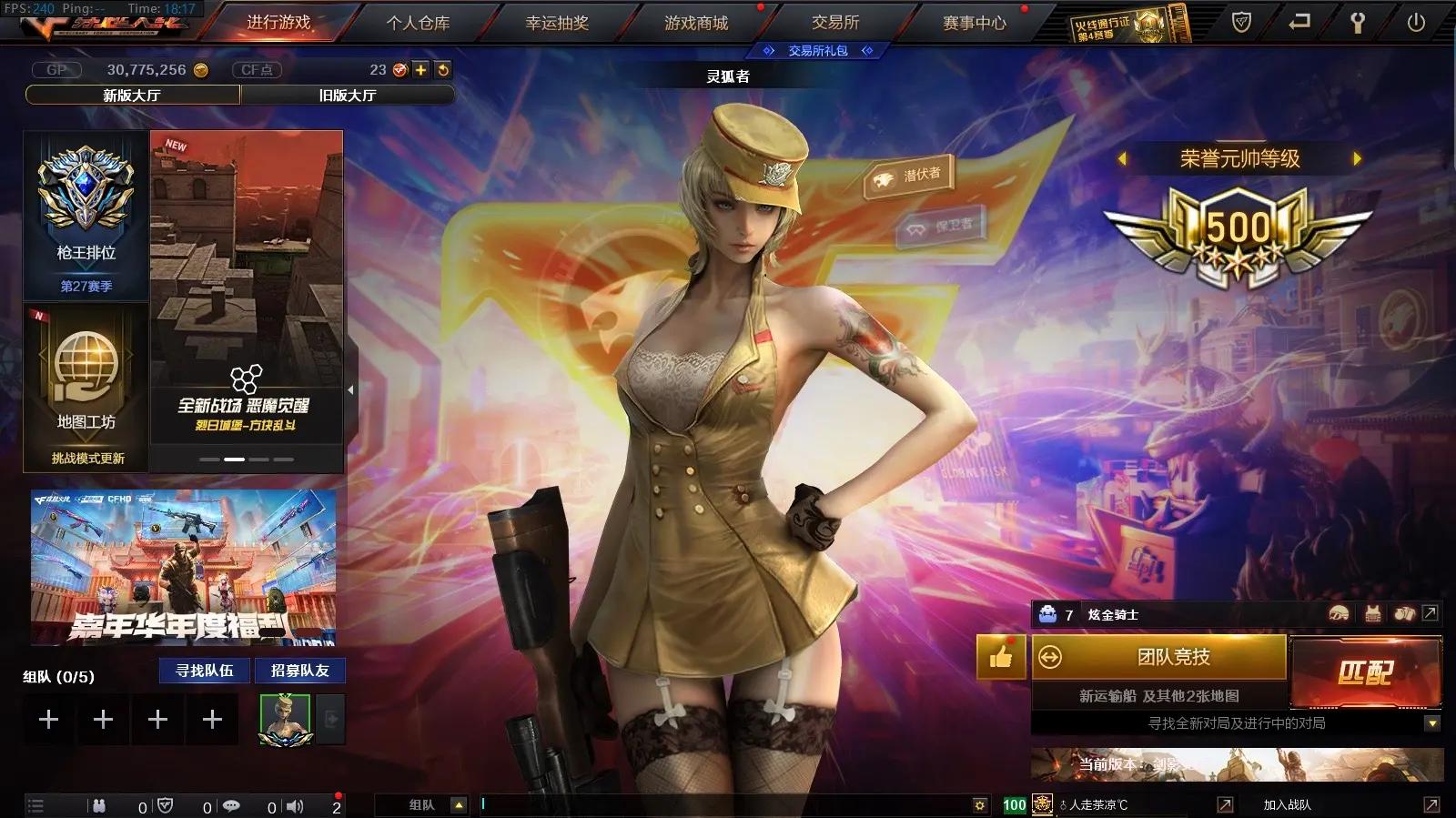Click the refresh icon next to CF点 balance
The width and height of the screenshot is (1456, 818).
442,69
